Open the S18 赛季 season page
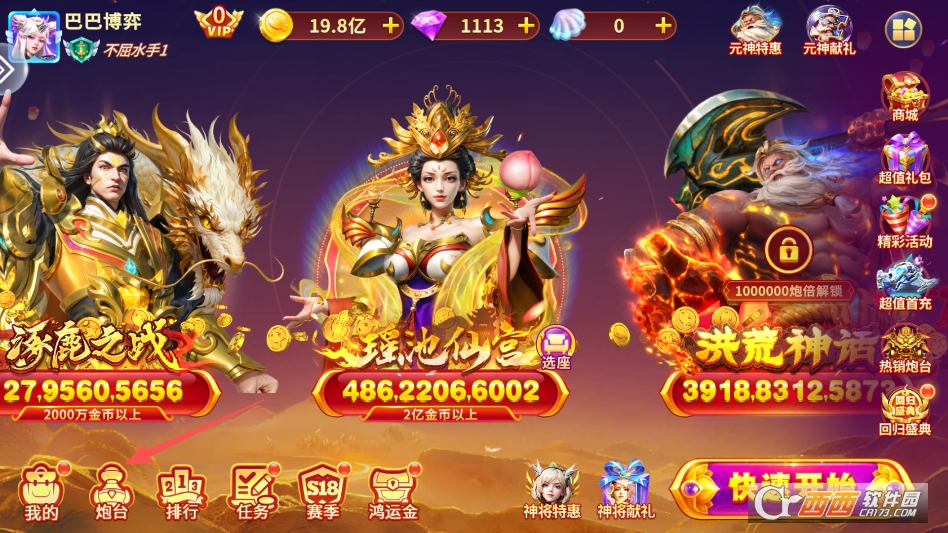Viewport: 948px width, 533px height. 323,492
